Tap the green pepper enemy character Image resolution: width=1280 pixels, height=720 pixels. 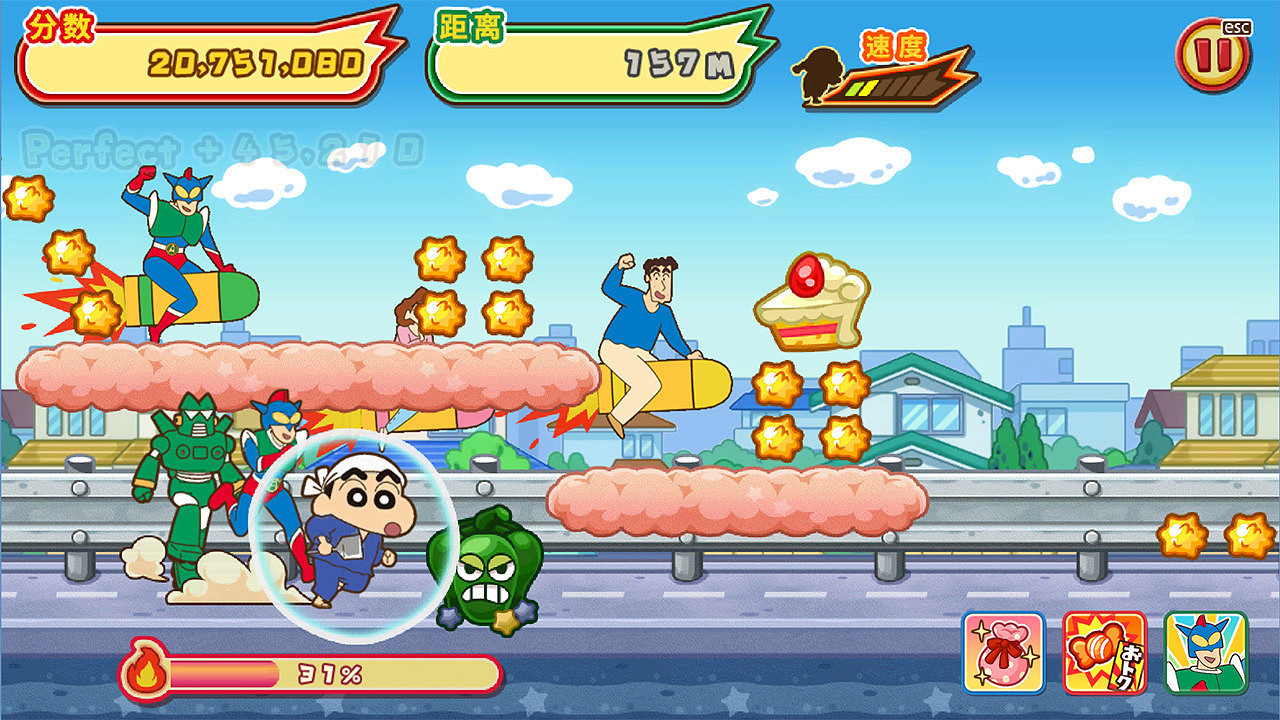[x=485, y=570]
